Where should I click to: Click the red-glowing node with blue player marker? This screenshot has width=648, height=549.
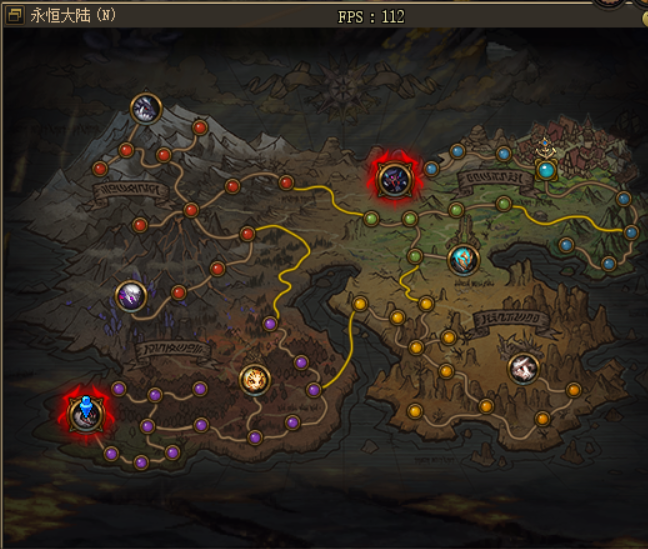(x=85, y=414)
